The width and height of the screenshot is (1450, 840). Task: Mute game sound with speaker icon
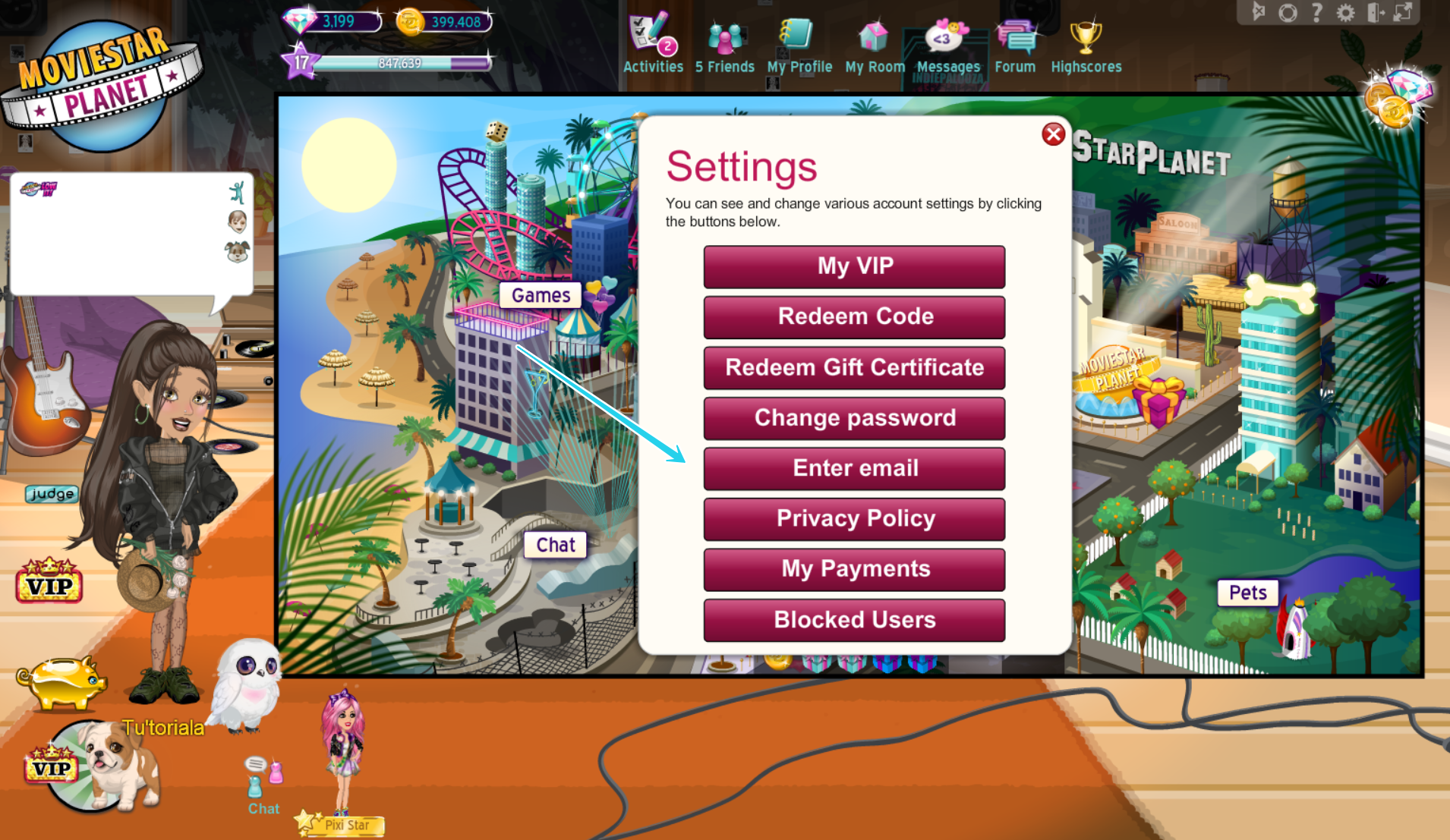[1259, 12]
